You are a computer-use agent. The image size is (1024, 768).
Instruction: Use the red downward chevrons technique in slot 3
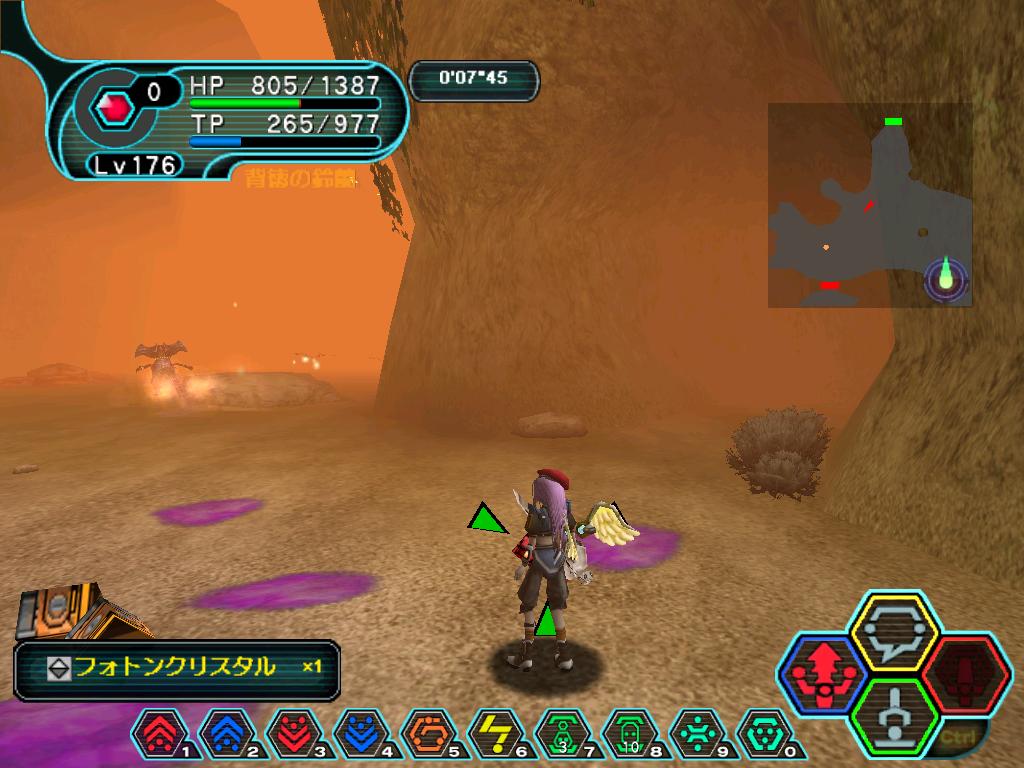[x=293, y=734]
